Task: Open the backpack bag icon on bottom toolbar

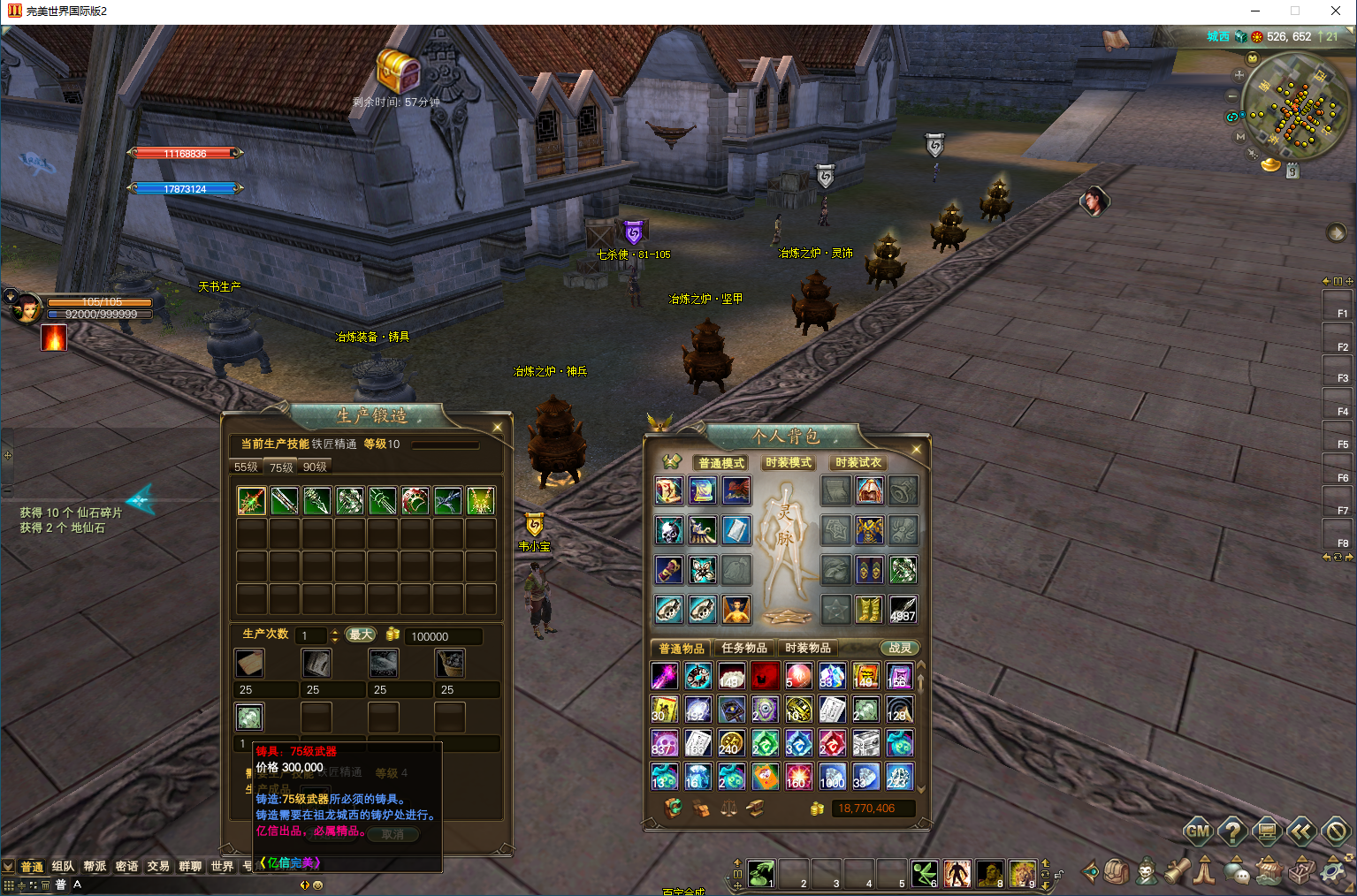Action: click(1115, 872)
